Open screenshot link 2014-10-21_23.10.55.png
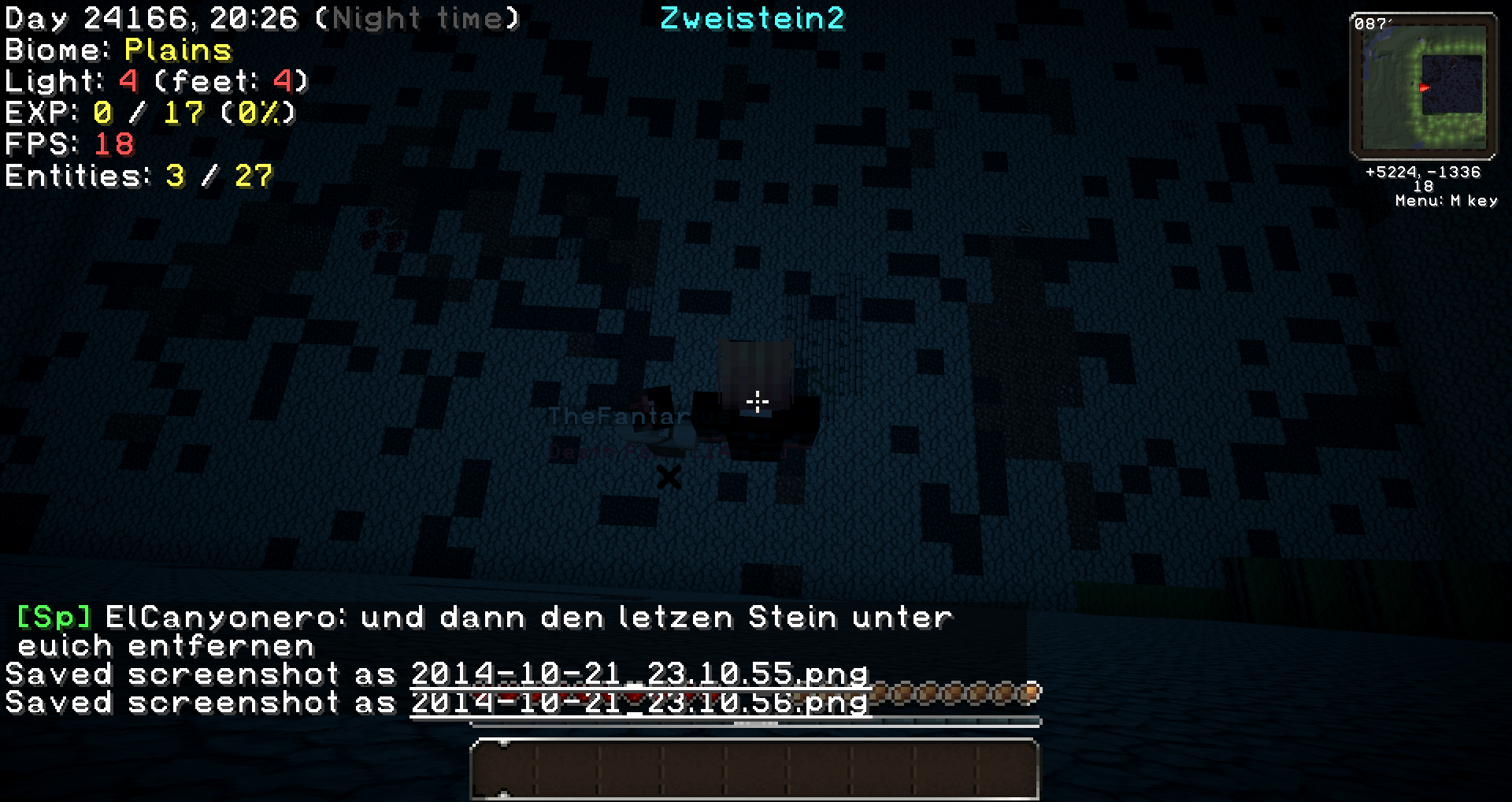Screen dimensions: 1512x802 pos(638,674)
